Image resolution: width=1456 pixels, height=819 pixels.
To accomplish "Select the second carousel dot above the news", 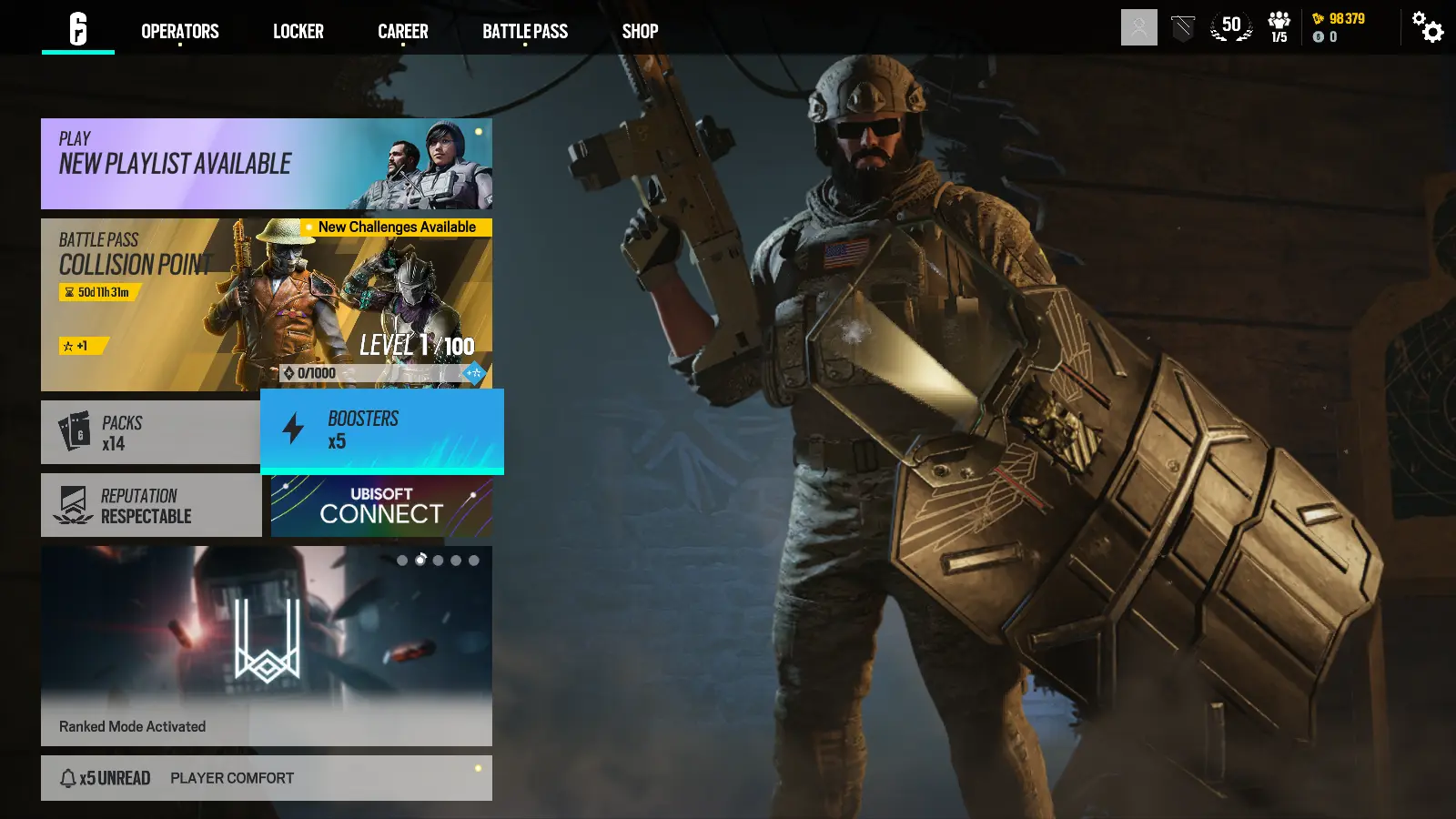I will (420, 561).
